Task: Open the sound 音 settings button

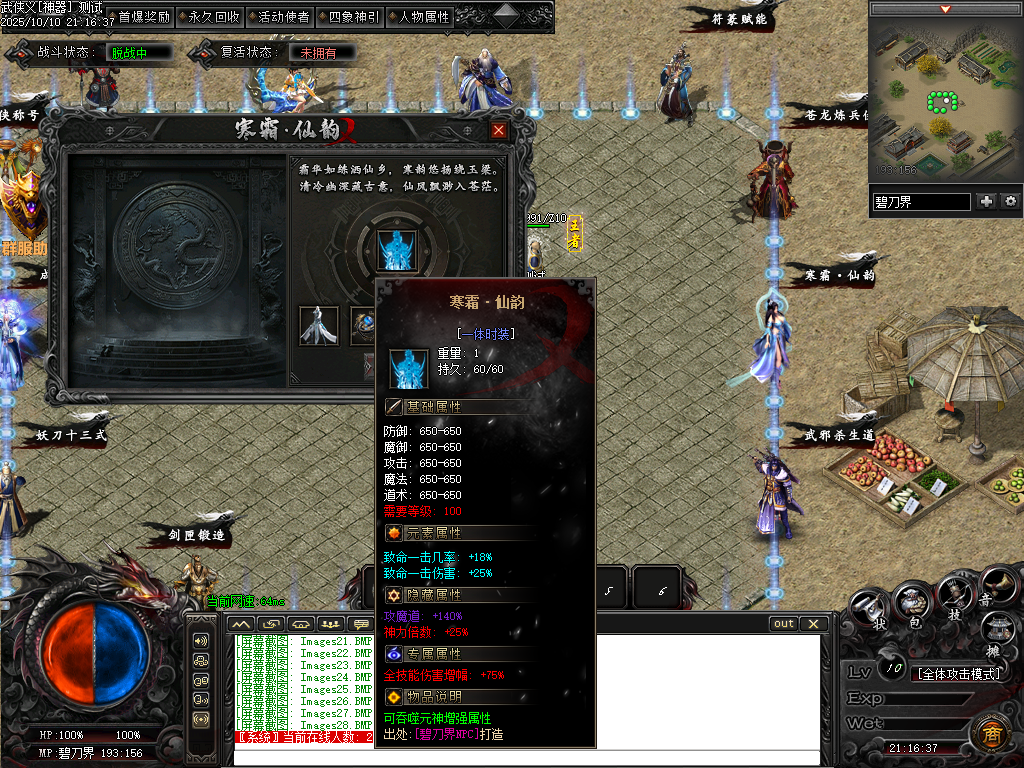Action: (x=997, y=584)
